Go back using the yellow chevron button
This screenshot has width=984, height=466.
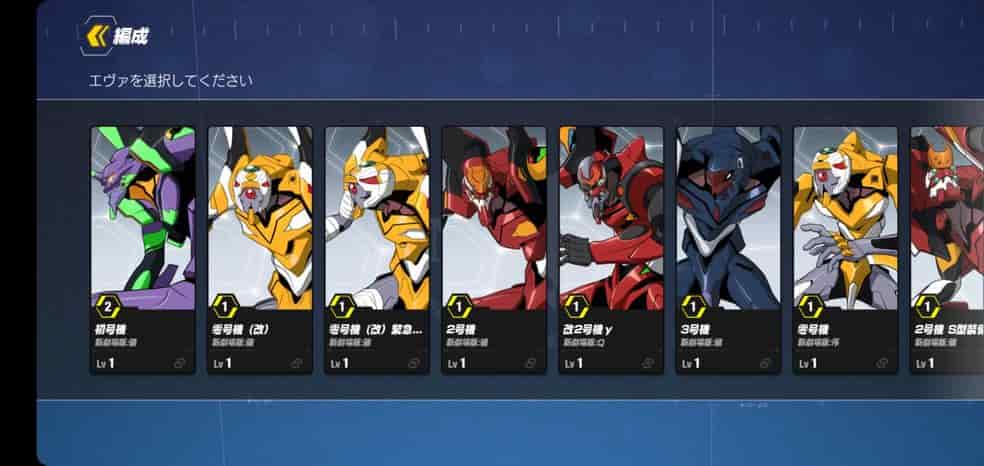98,37
